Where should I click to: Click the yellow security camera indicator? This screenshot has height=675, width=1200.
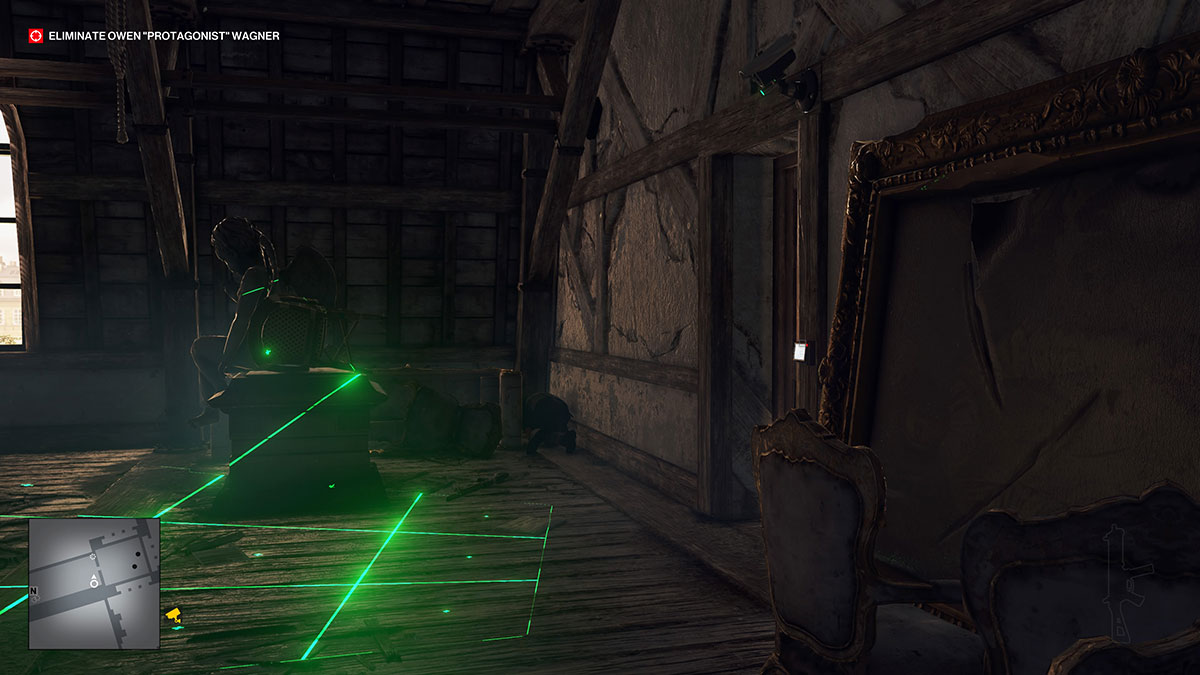point(173,614)
